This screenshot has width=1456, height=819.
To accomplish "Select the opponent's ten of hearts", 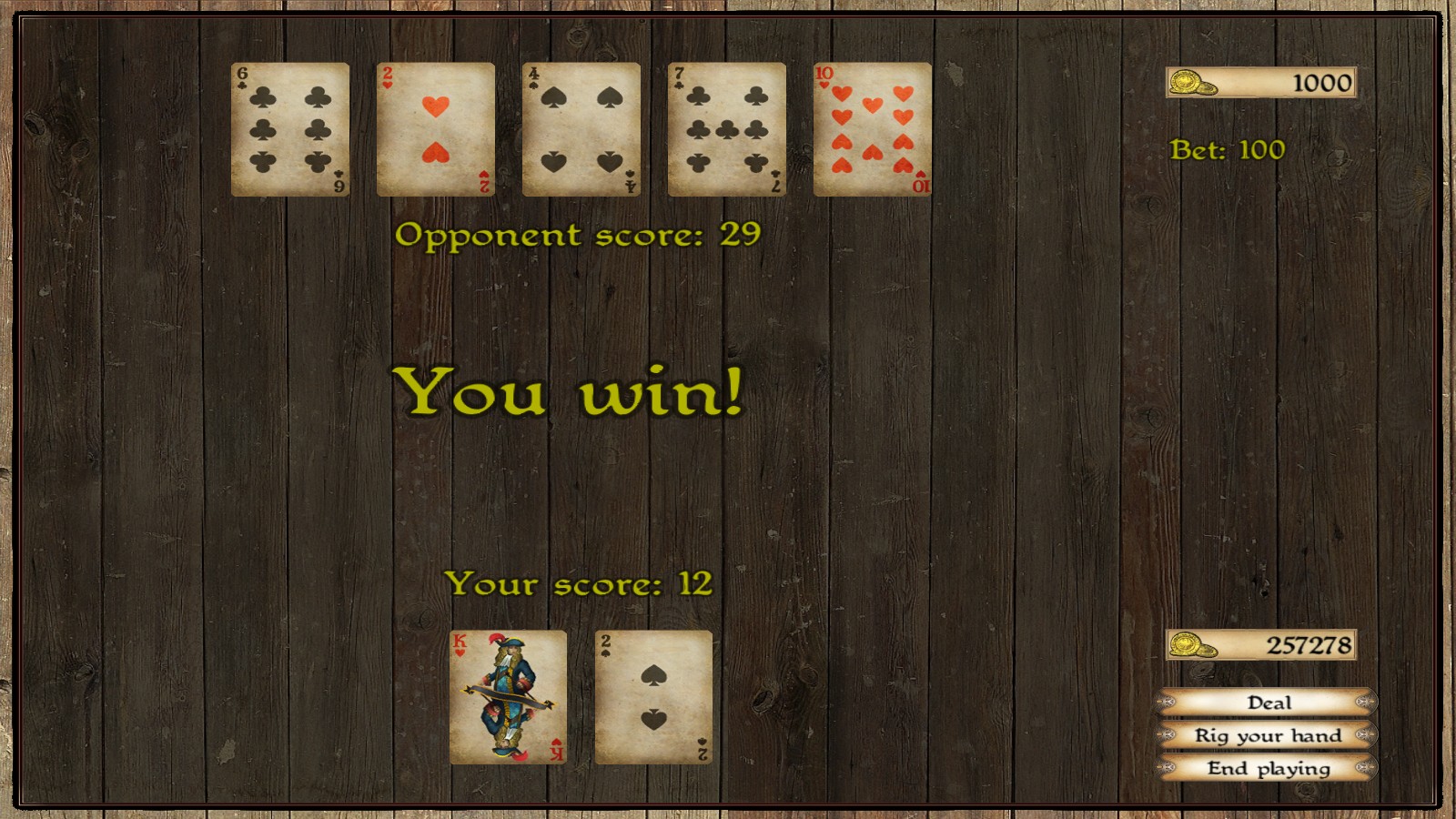I will pyautogui.click(x=873, y=129).
